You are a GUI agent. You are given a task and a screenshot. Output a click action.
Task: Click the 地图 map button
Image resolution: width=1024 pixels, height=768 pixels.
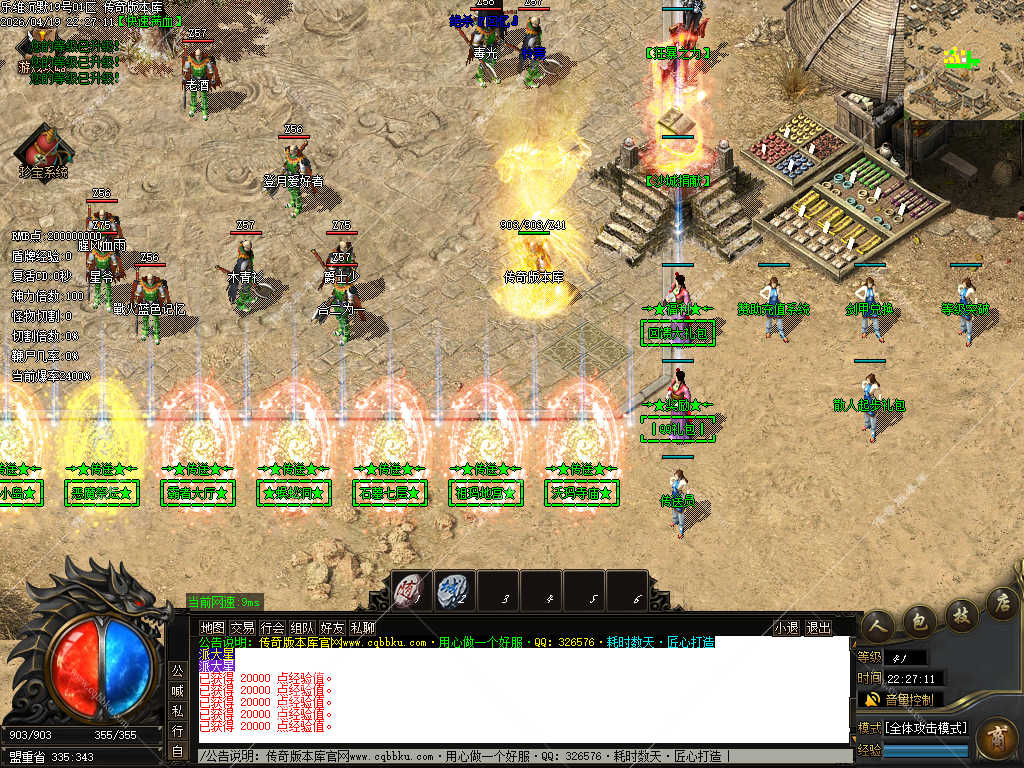(212, 628)
